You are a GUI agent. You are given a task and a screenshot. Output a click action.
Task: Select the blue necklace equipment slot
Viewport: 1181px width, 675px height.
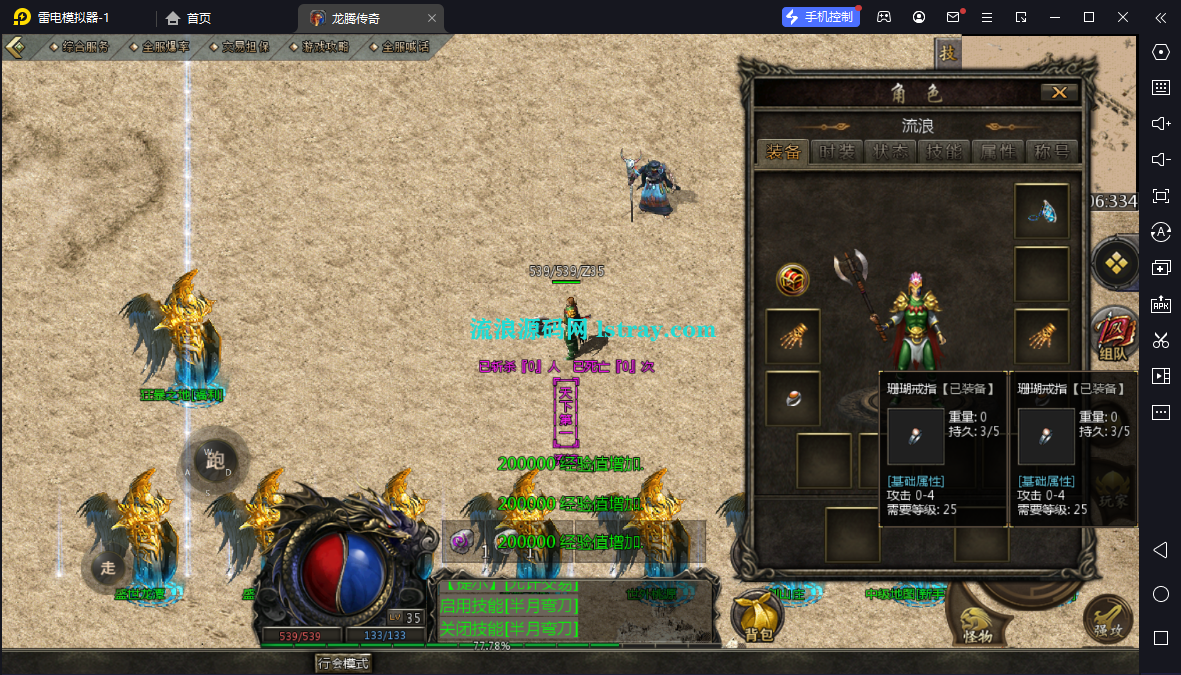tap(1041, 211)
